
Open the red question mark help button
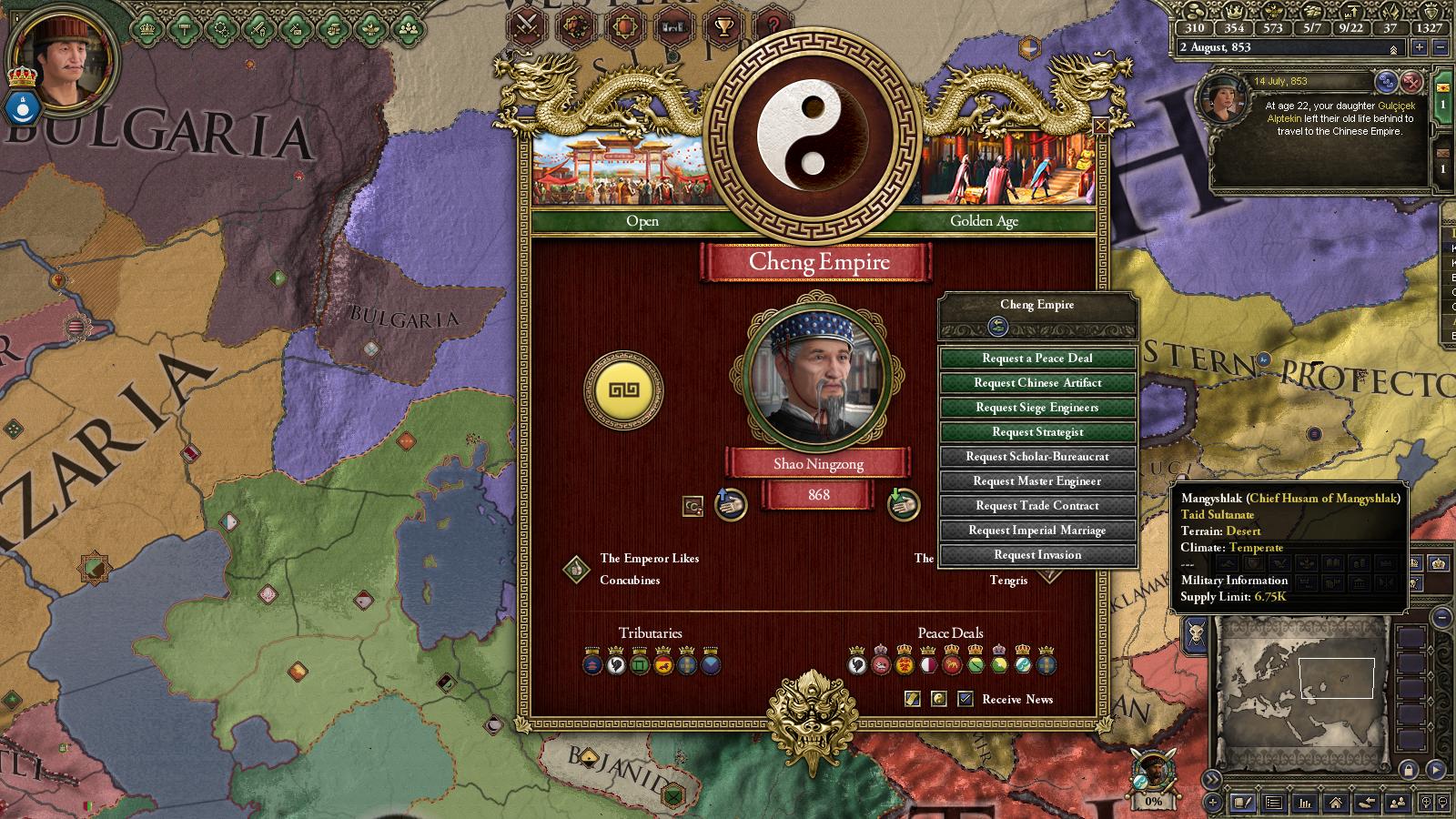coord(773,26)
